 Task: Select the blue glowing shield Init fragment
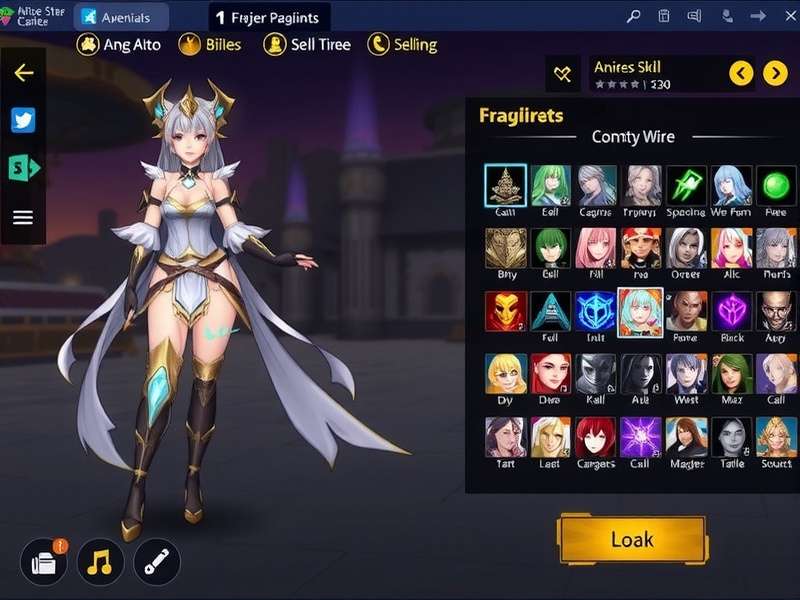(x=596, y=311)
